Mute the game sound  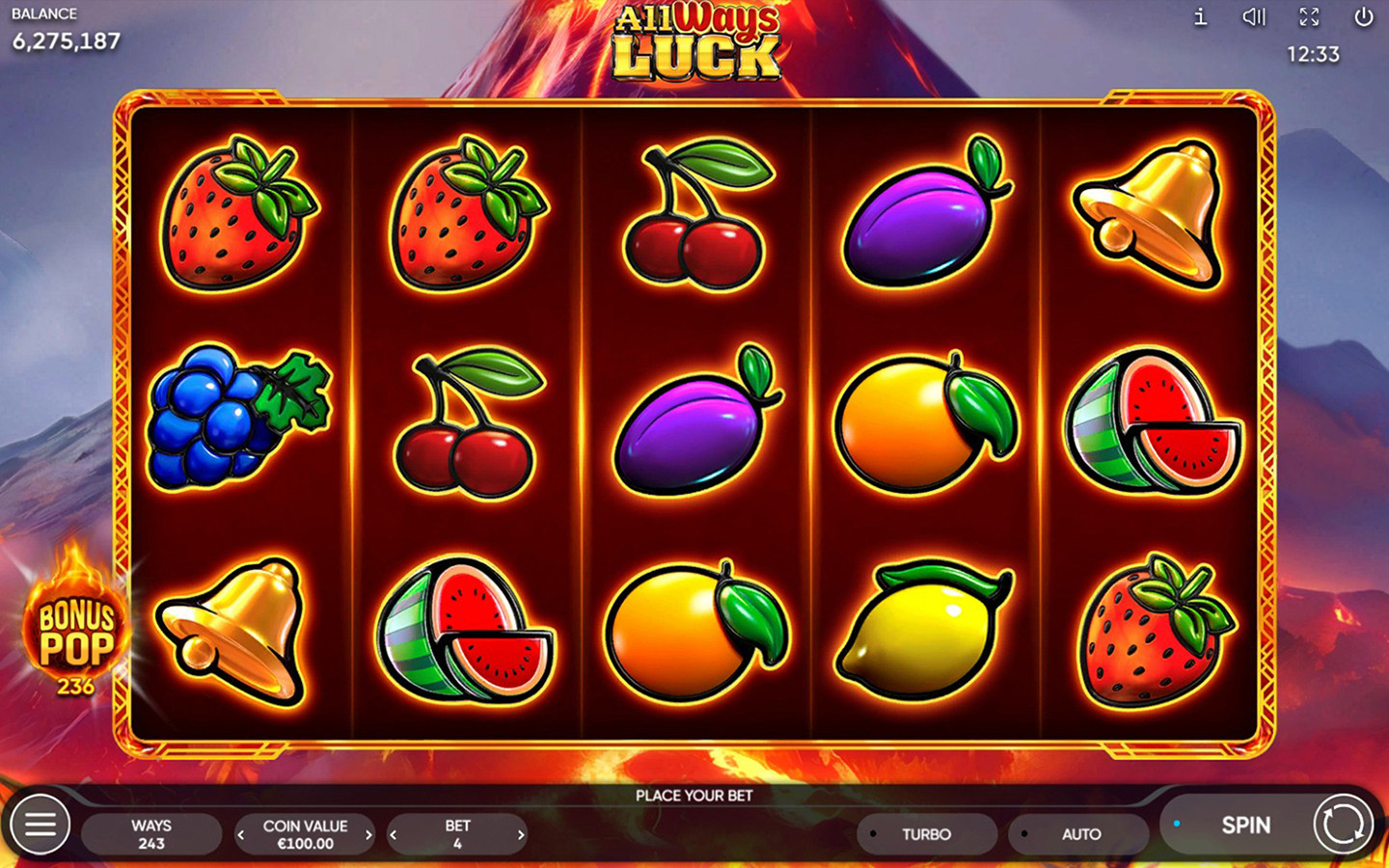click(1253, 17)
